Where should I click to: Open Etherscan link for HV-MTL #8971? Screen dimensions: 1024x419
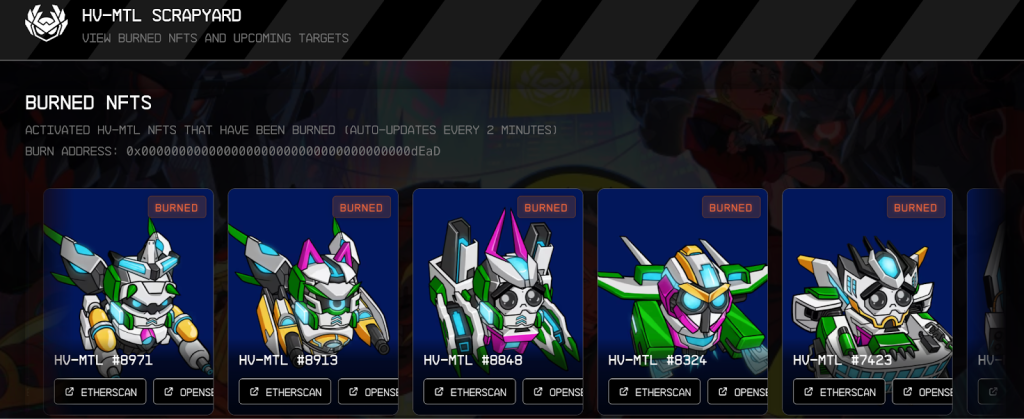(100, 392)
